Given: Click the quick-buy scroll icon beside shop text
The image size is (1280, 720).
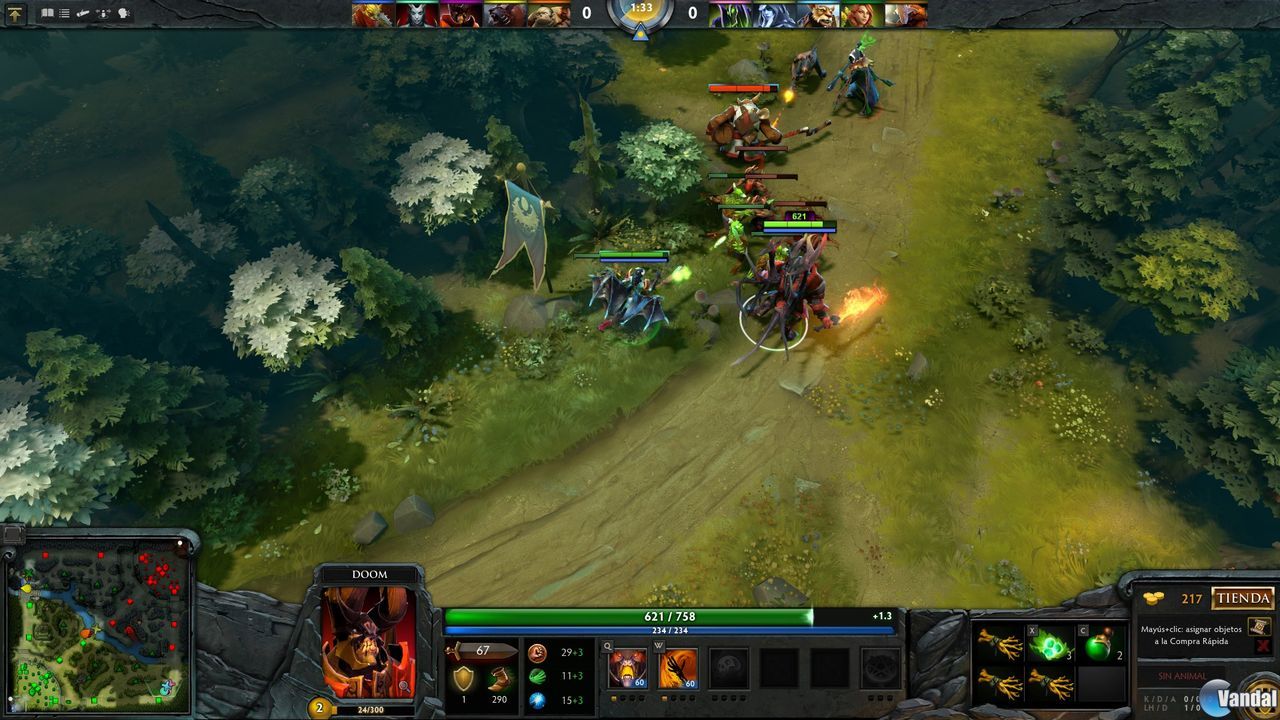Looking at the screenshot, I should (1258, 625).
